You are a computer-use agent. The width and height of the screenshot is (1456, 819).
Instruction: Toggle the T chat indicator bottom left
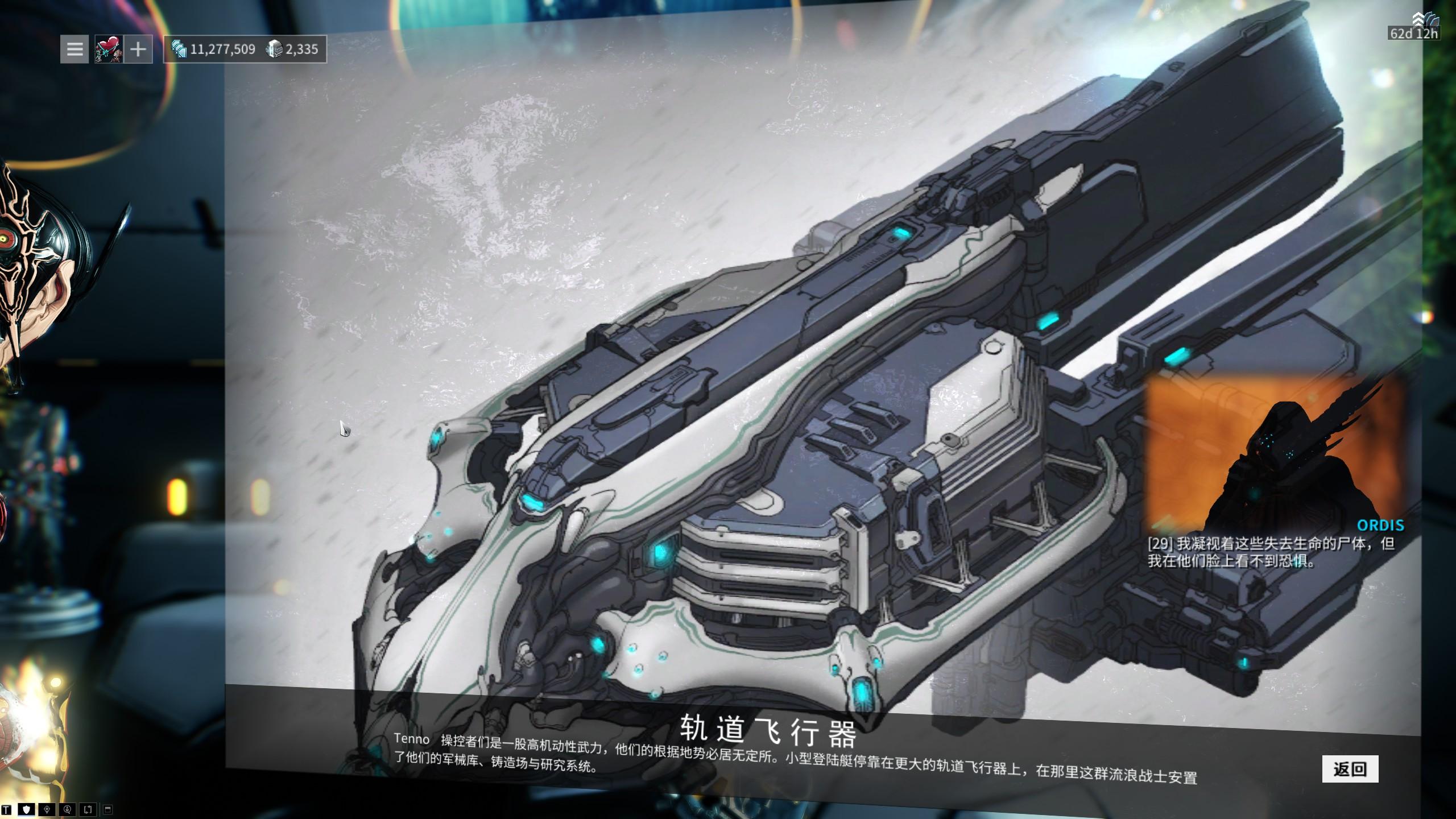point(6,810)
